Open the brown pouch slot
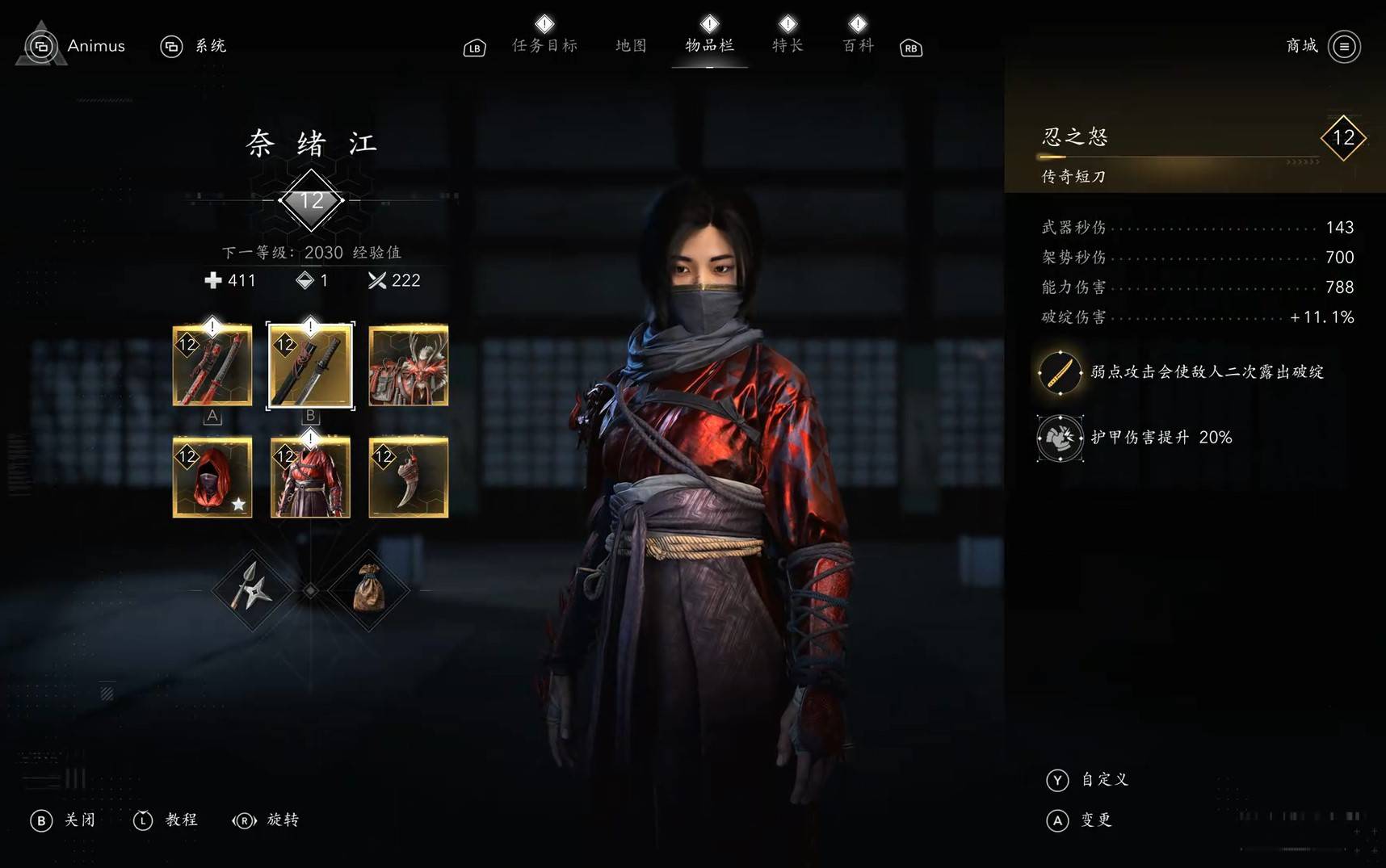The height and width of the screenshot is (868, 1386). point(368,590)
